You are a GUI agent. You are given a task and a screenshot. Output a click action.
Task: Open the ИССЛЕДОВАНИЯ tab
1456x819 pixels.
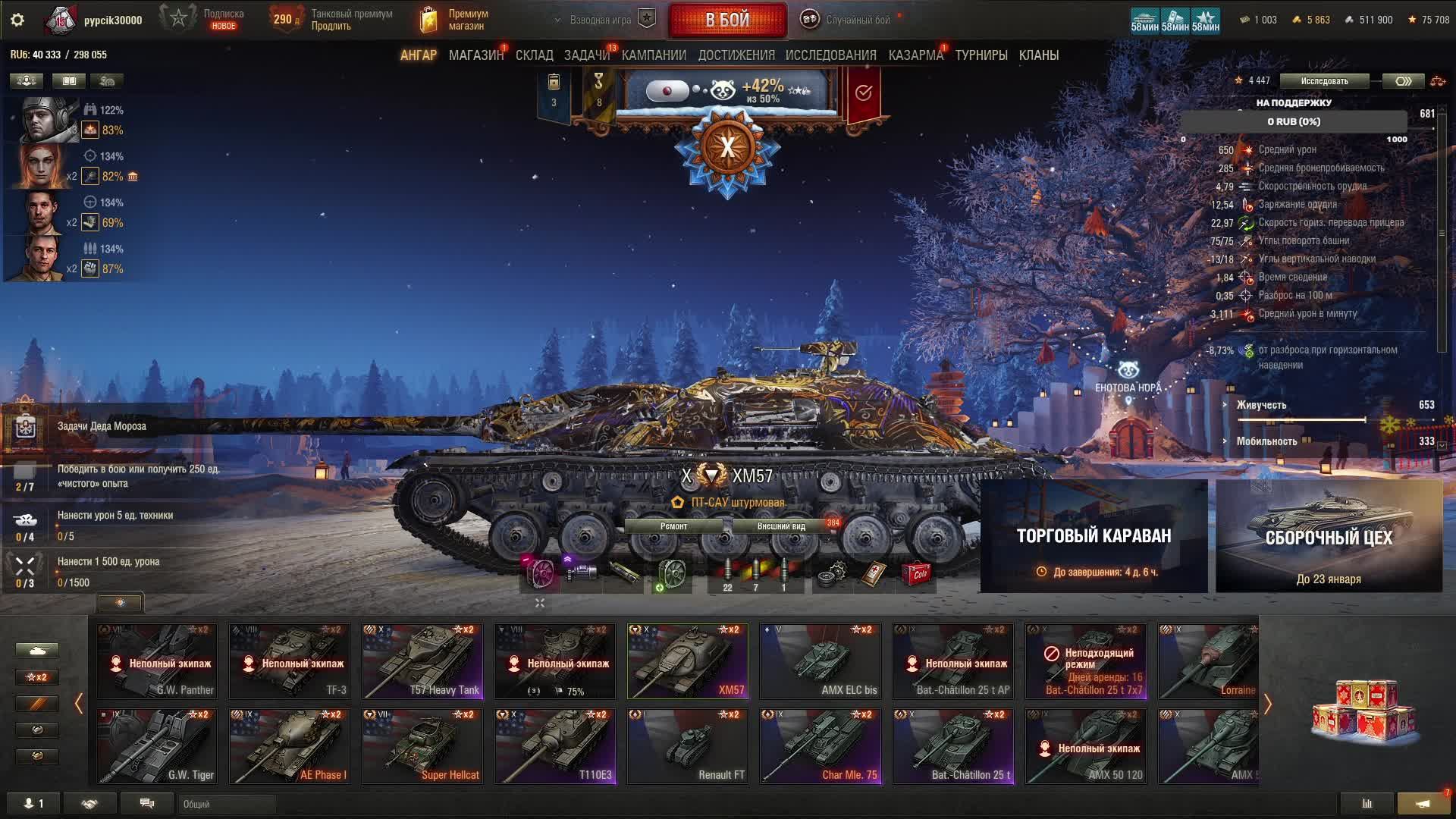point(830,55)
